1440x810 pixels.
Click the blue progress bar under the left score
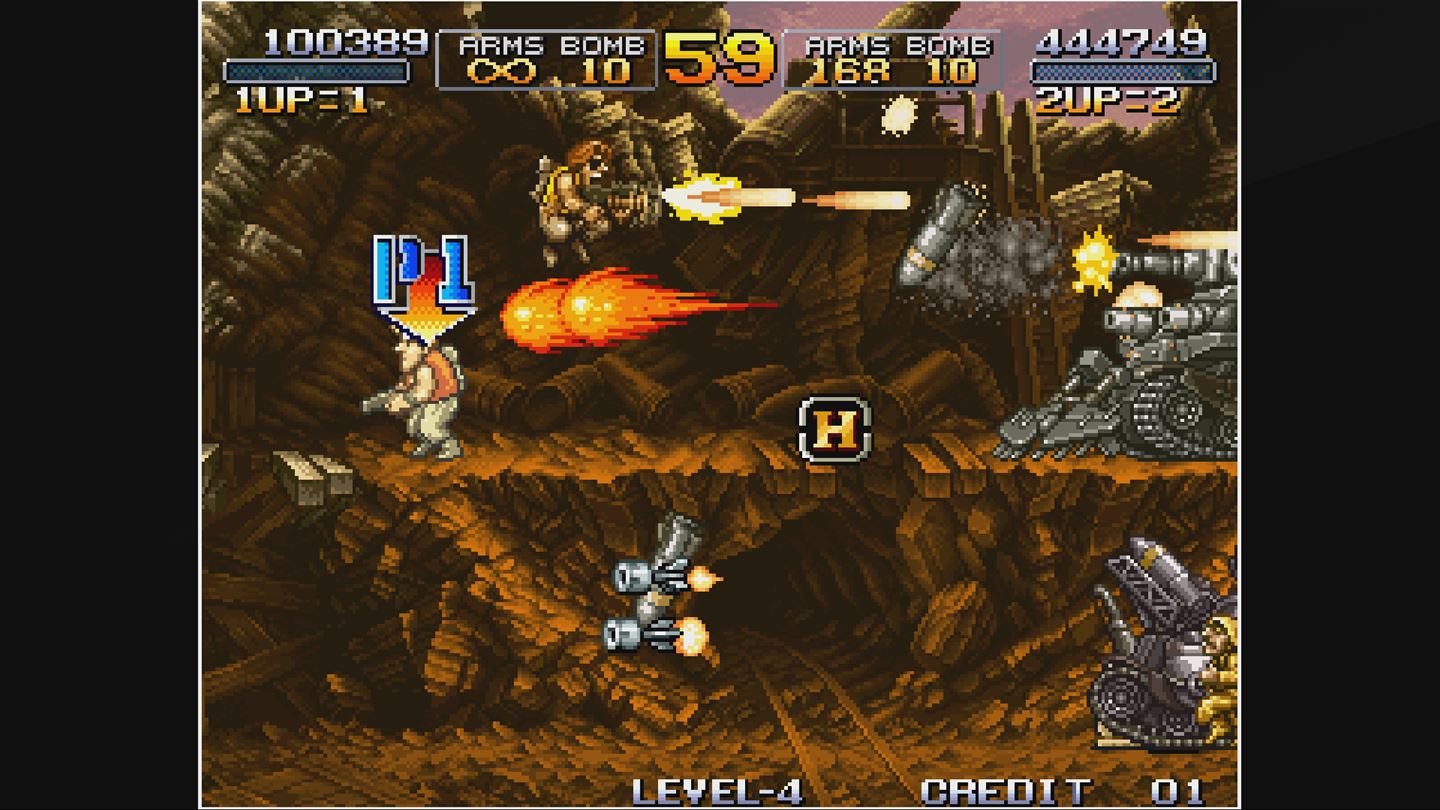pos(316,72)
